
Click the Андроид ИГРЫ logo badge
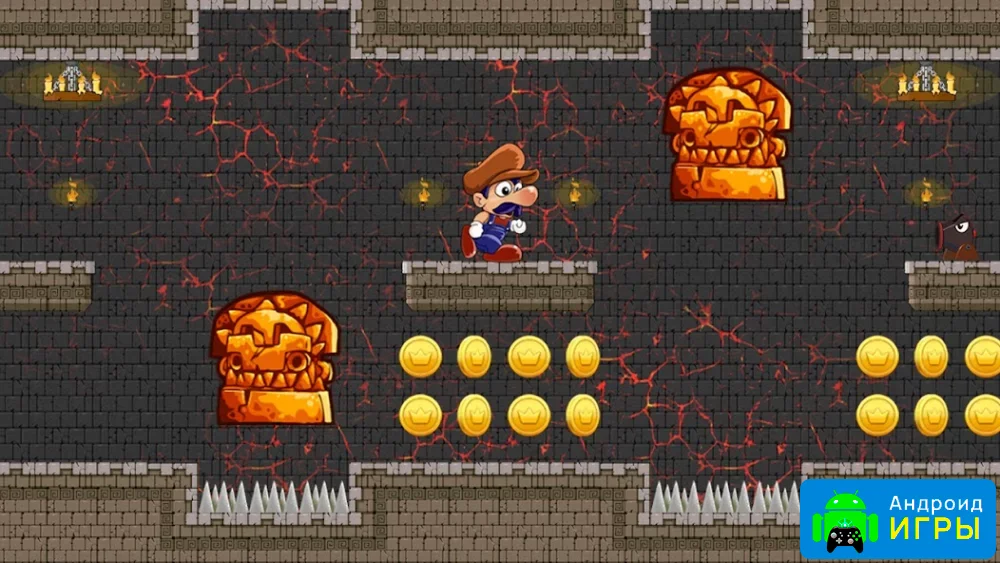(x=898, y=519)
